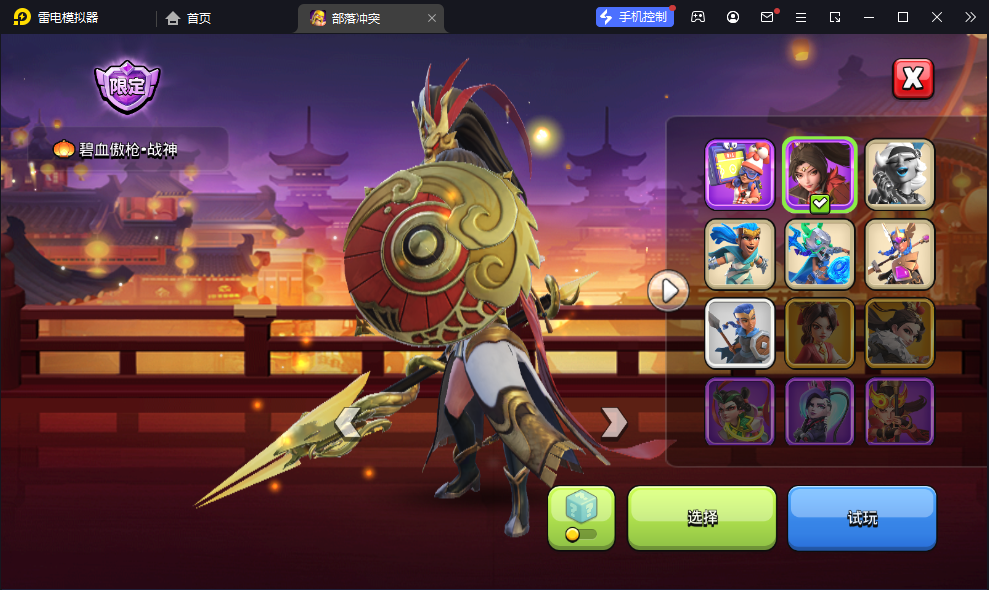Image resolution: width=989 pixels, height=590 pixels.
Task: Select the default white-bordered spear and shield skin
Action: click(x=740, y=333)
